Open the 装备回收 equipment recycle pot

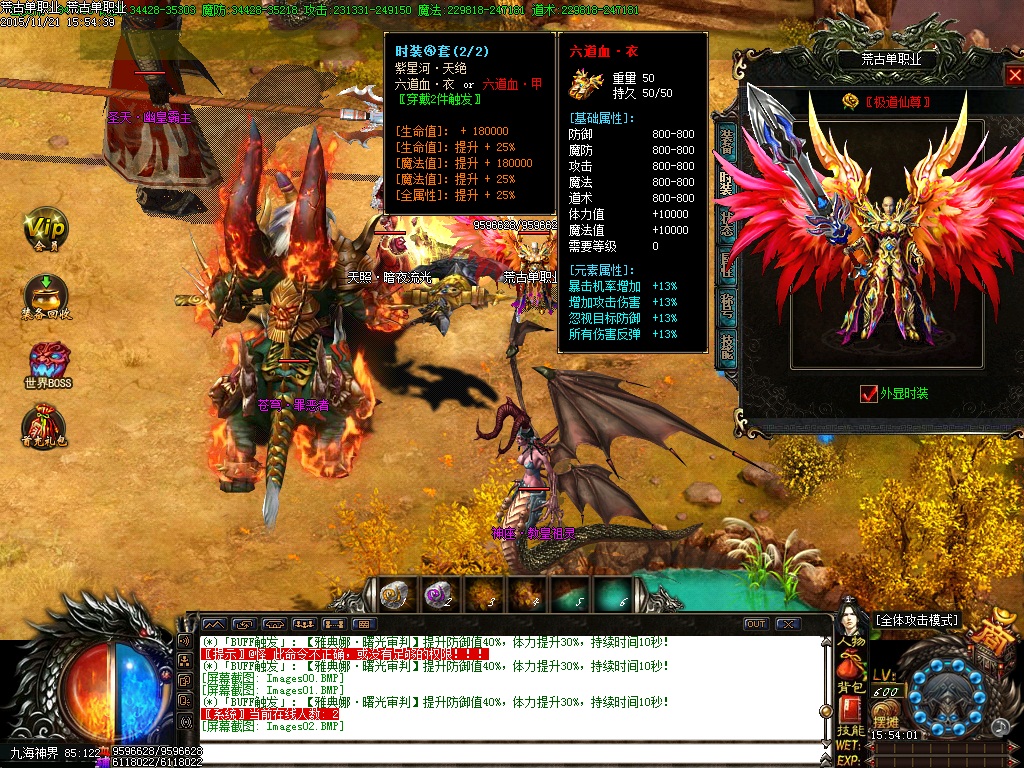coord(45,296)
